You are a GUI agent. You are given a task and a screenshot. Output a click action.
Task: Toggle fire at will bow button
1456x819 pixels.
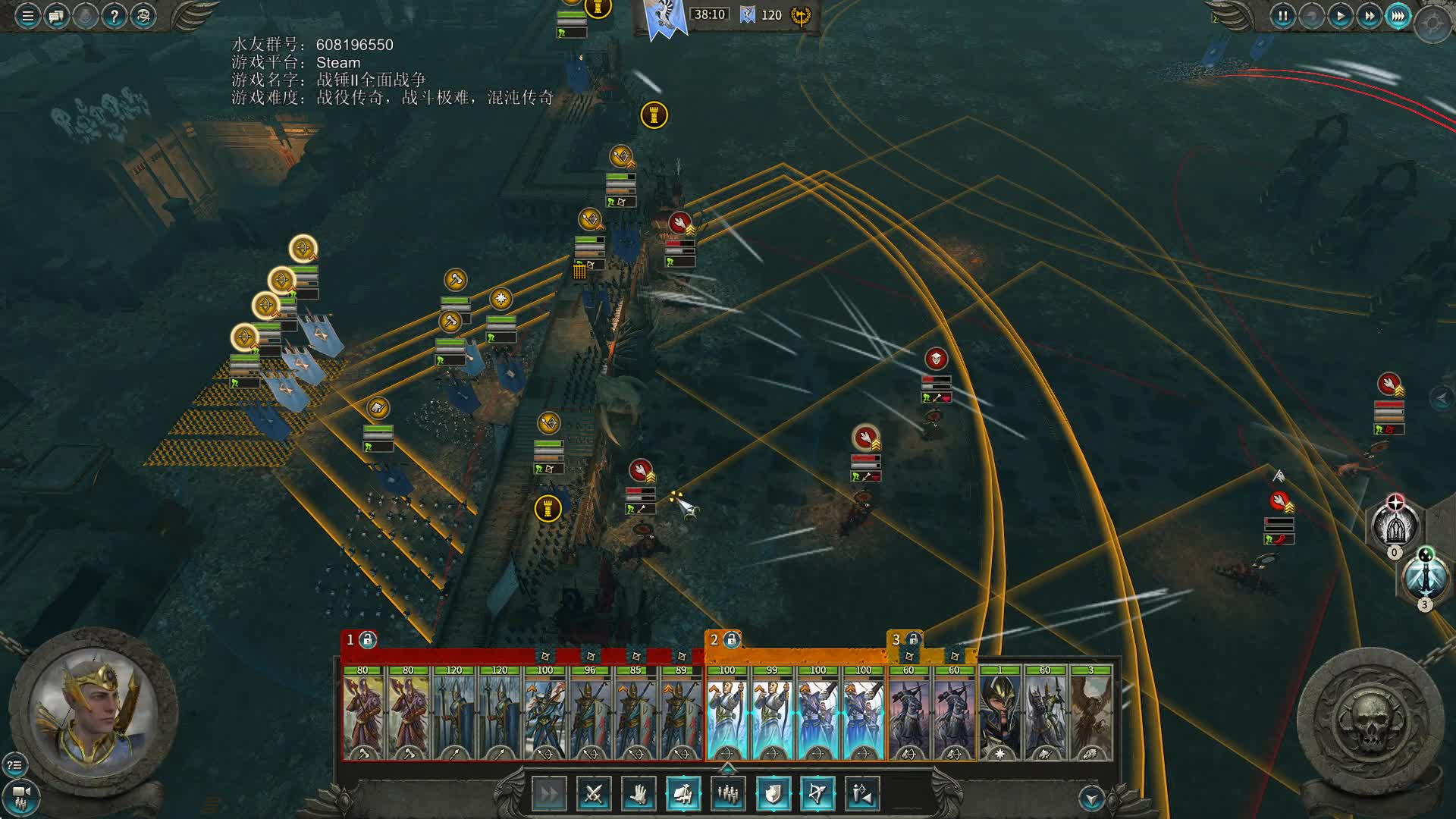pyautogui.click(x=817, y=794)
